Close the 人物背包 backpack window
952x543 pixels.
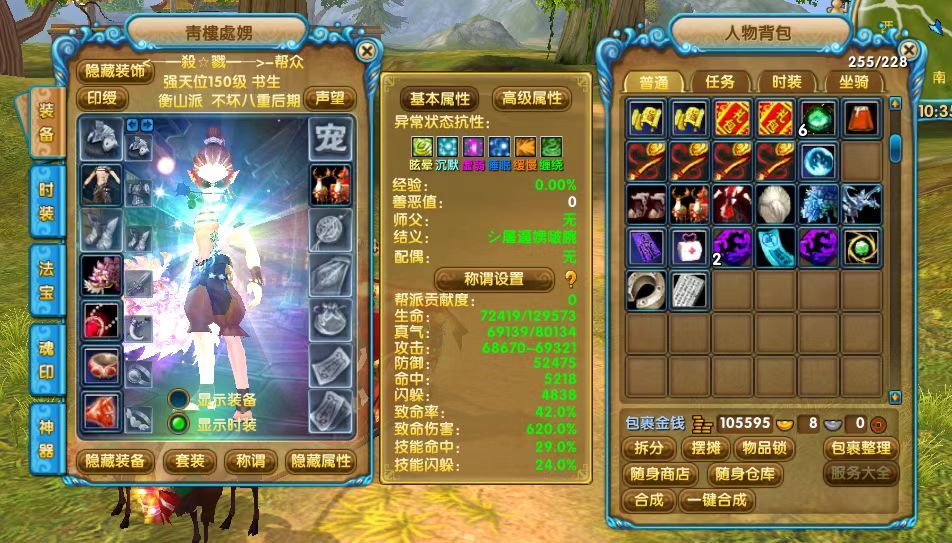pos(908,49)
